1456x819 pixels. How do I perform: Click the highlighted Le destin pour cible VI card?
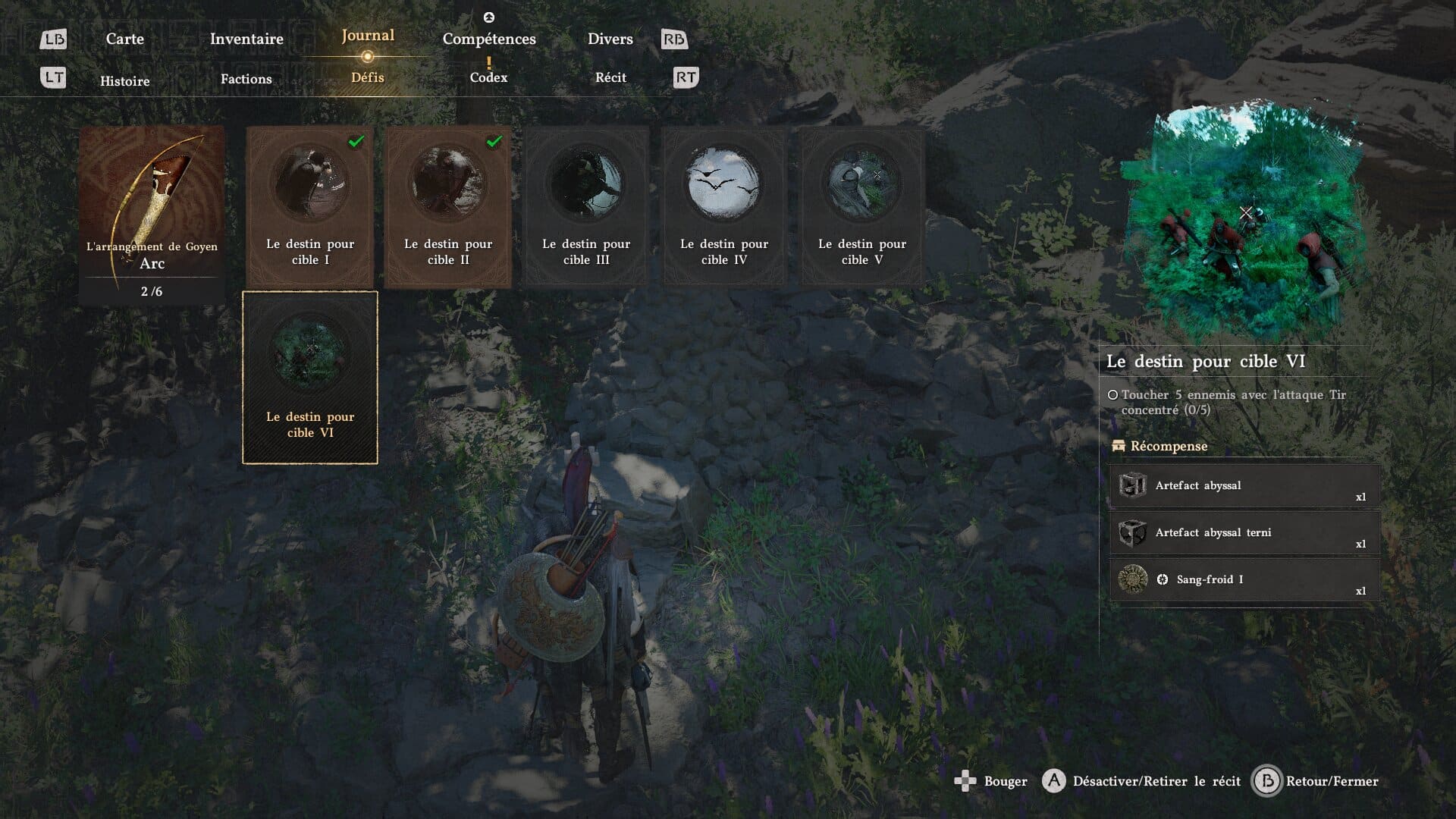click(x=310, y=377)
